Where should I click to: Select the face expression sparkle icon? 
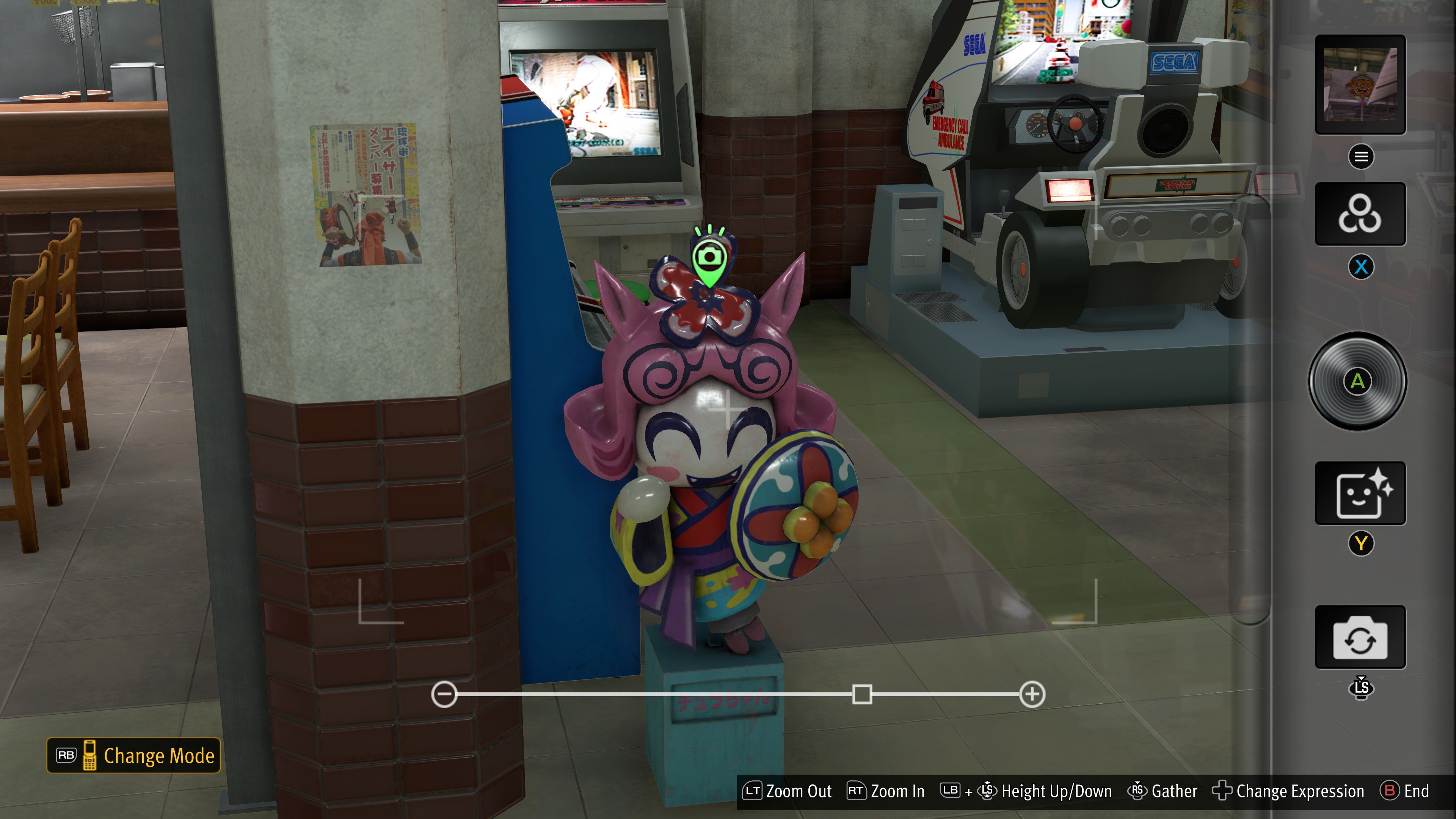(x=1359, y=493)
